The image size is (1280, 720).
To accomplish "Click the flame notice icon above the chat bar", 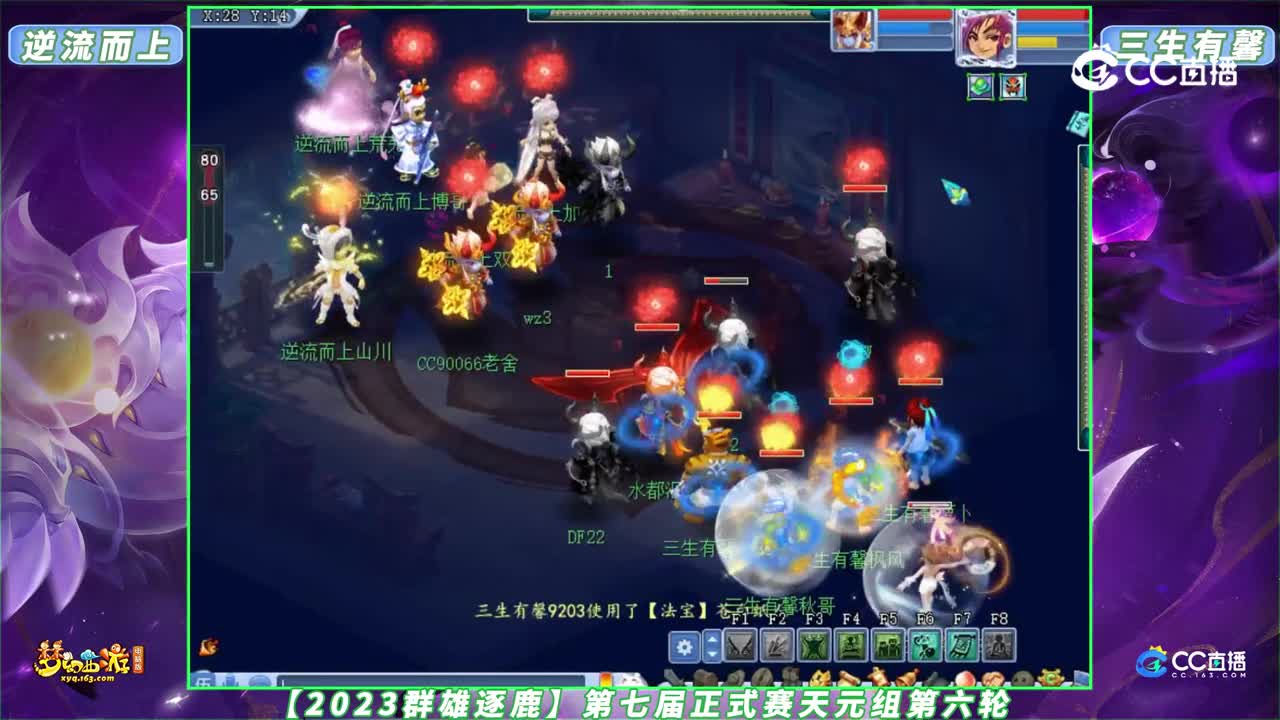I will click(x=208, y=648).
